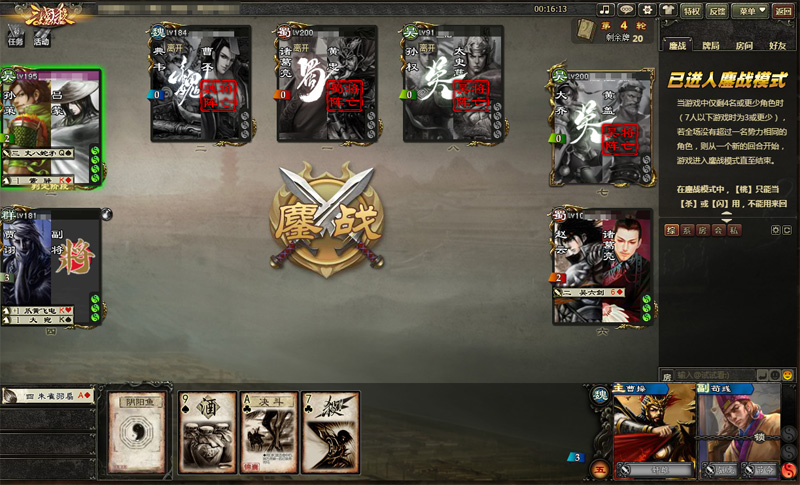Expand the 菜单 dropdown menu
800x485 pixels.
(746, 11)
